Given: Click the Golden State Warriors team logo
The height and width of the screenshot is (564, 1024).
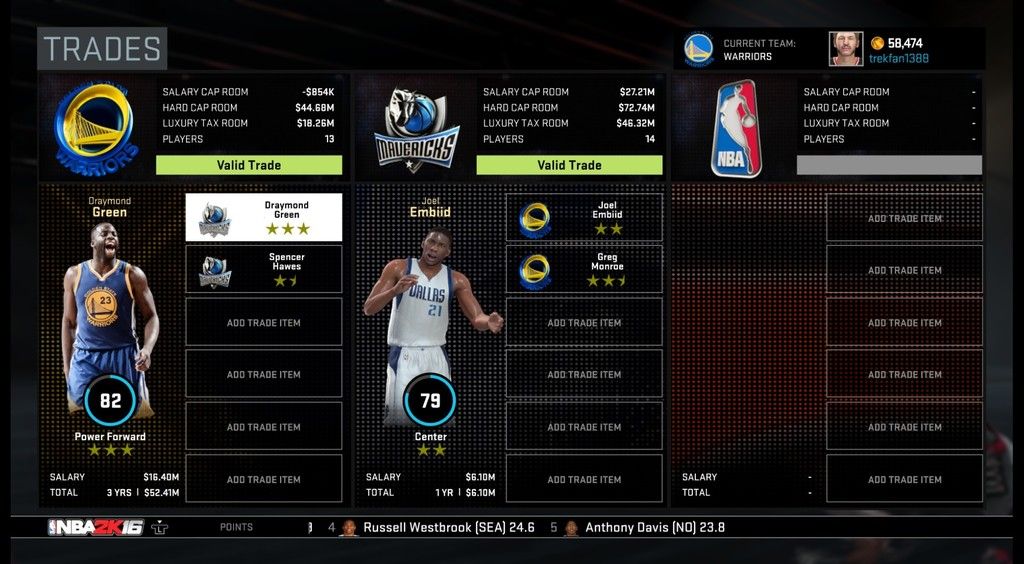Looking at the screenshot, I should pos(93,125).
